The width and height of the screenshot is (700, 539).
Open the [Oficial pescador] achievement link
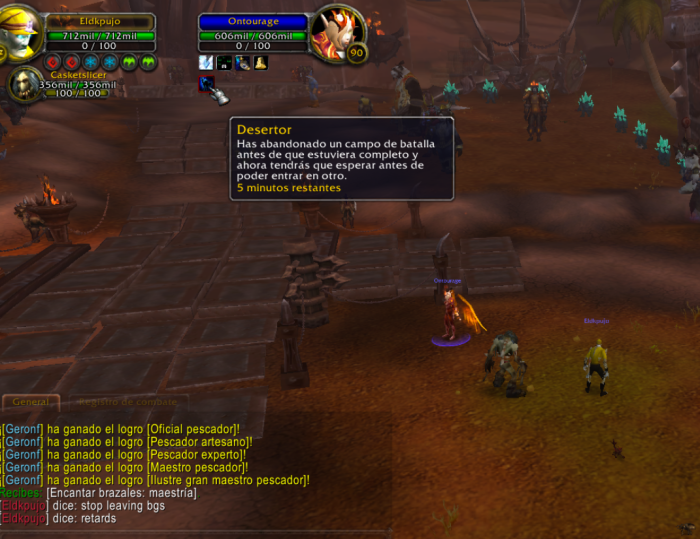click(192, 429)
